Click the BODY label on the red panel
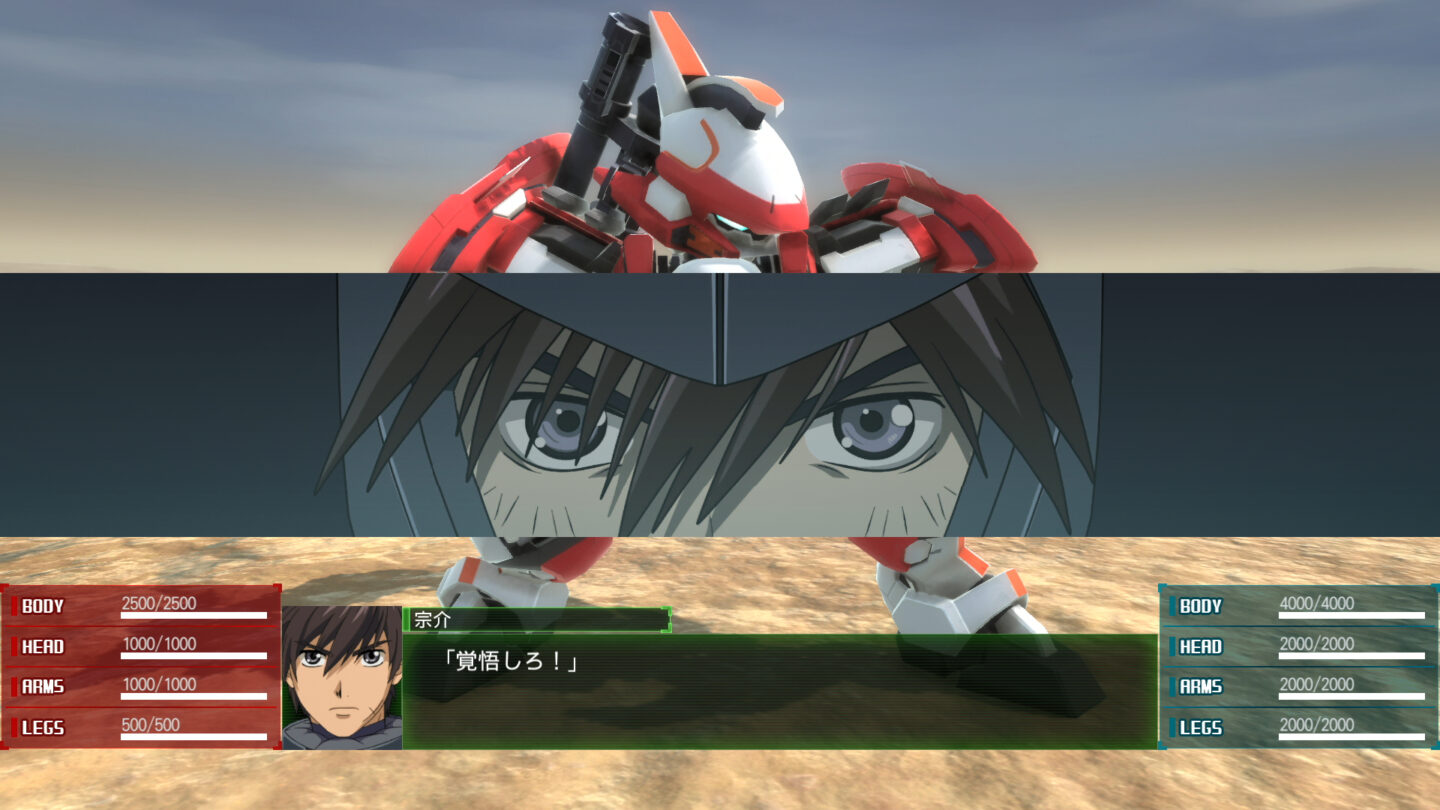 click(x=45, y=605)
